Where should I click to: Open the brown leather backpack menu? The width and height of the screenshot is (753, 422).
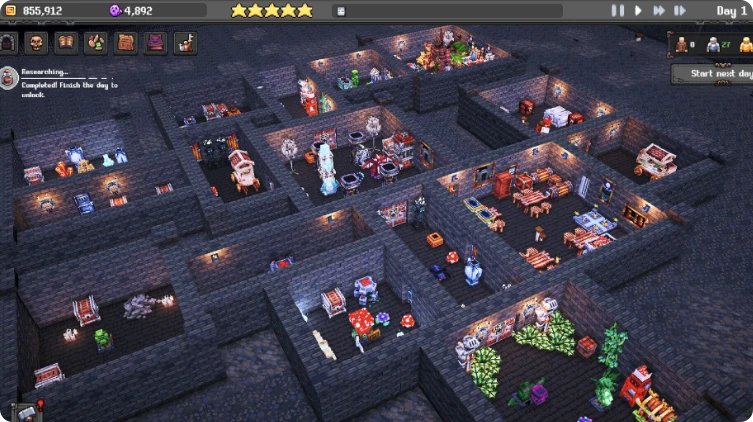126,43
